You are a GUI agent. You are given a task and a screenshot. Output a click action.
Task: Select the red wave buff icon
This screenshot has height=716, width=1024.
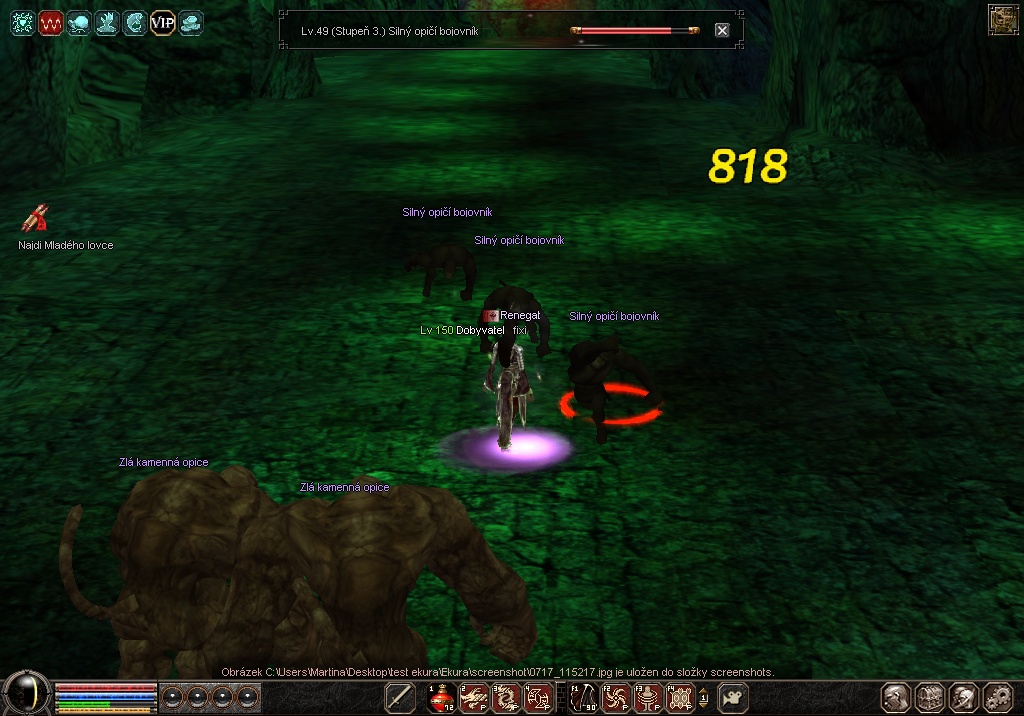click(50, 22)
